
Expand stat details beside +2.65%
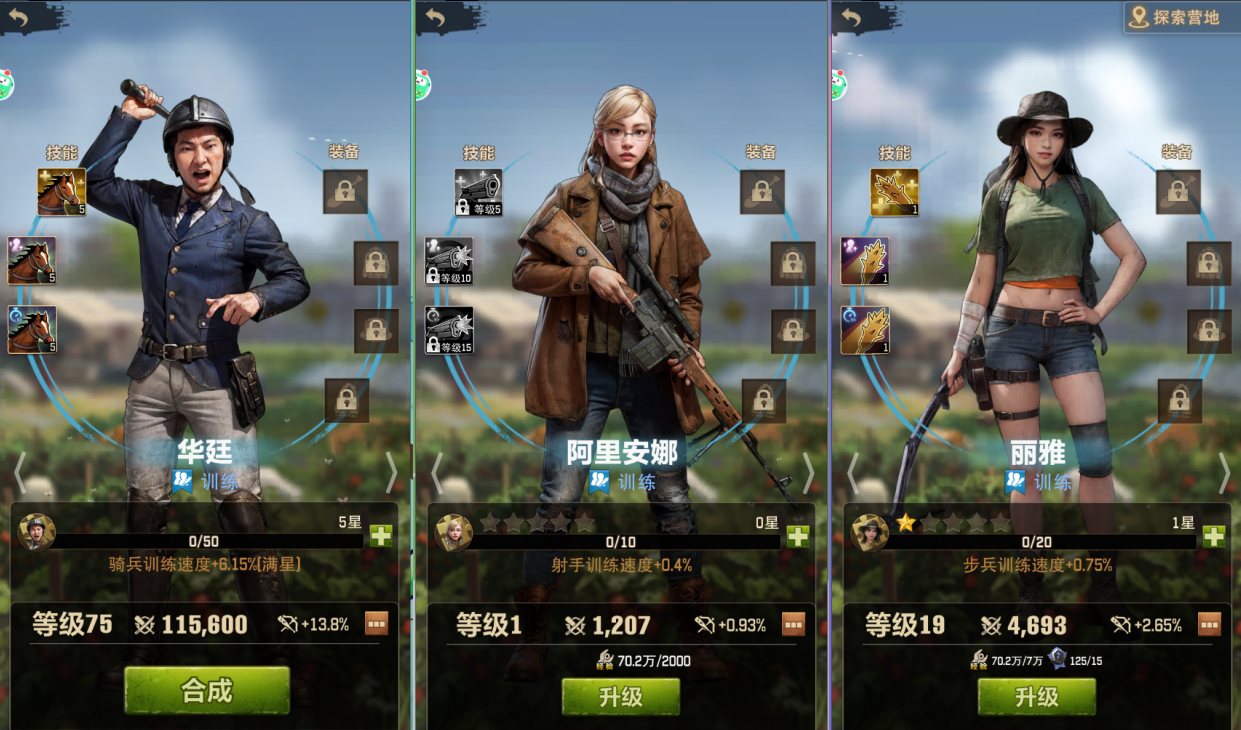[x=1209, y=625]
